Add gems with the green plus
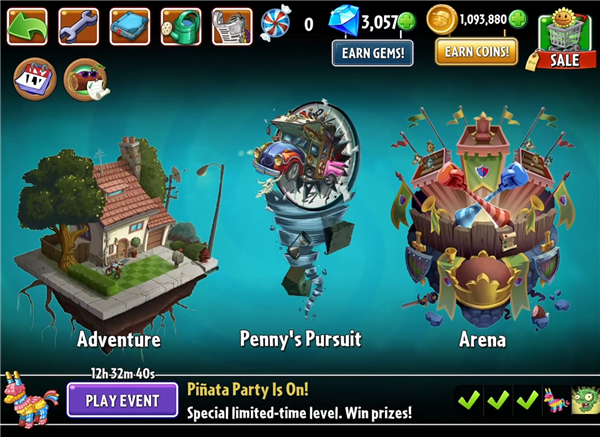Viewport: 600px width, 437px height. tap(406, 22)
